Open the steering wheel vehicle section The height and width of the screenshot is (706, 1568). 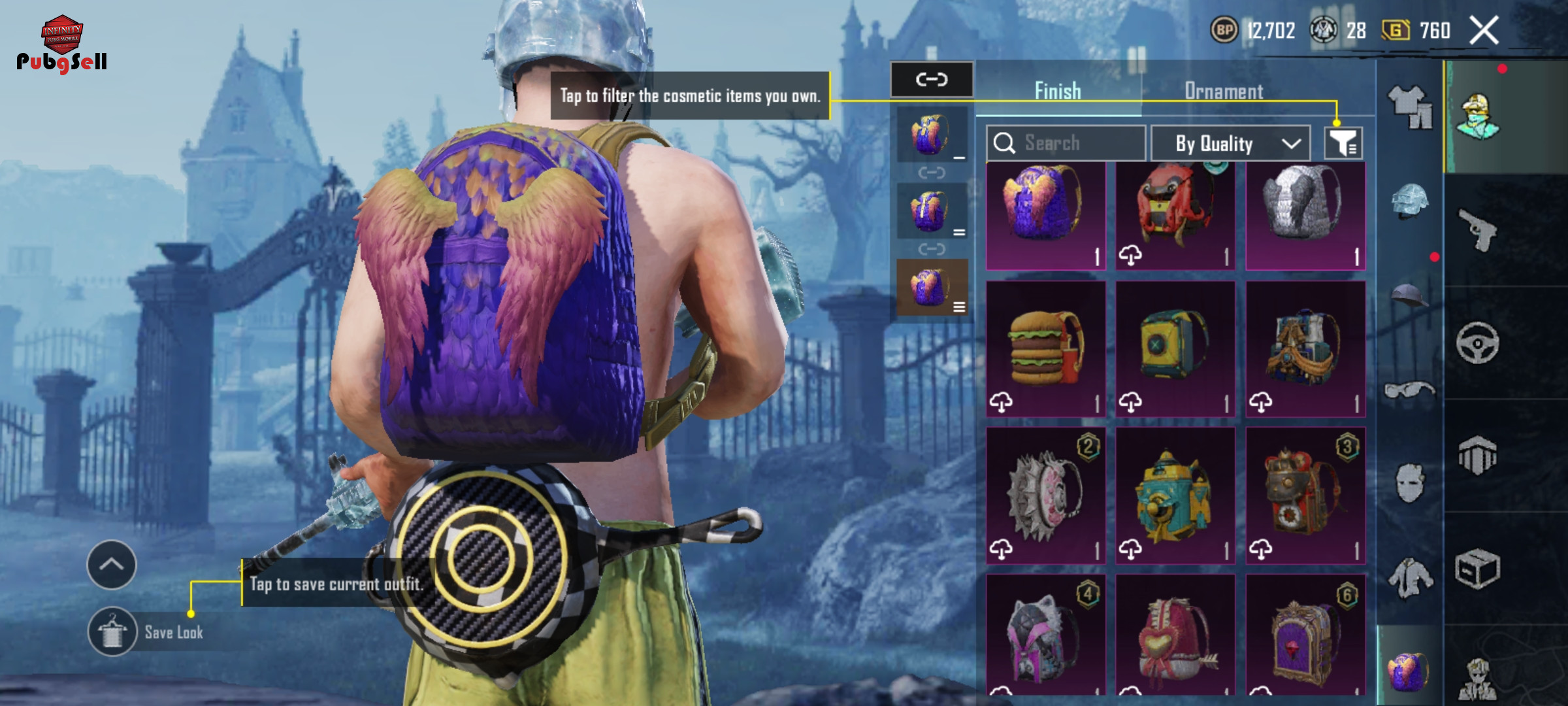click(x=1478, y=343)
